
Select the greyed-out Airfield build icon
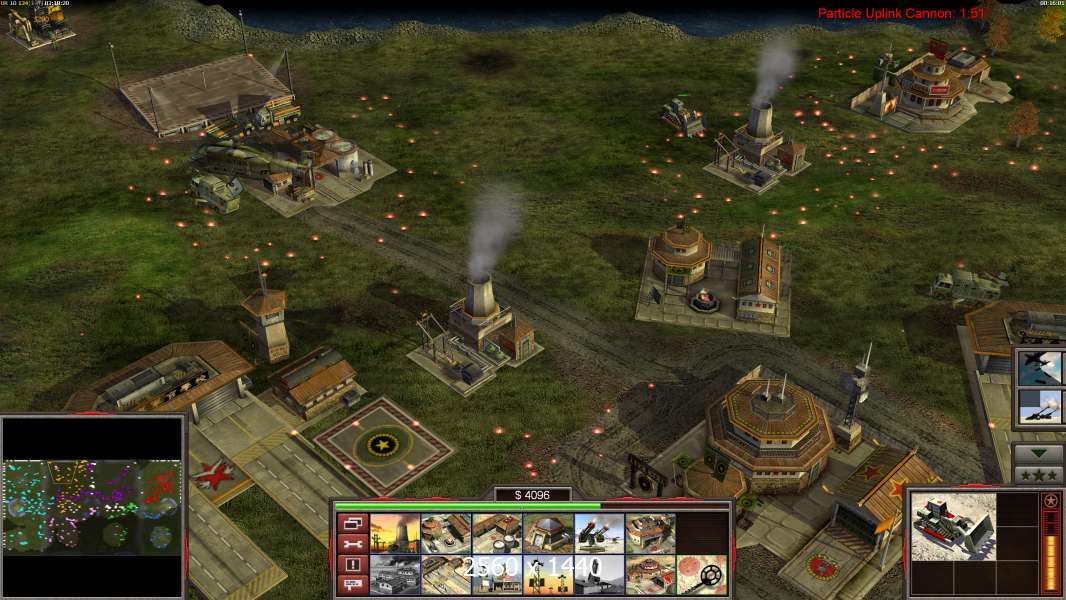pos(395,574)
